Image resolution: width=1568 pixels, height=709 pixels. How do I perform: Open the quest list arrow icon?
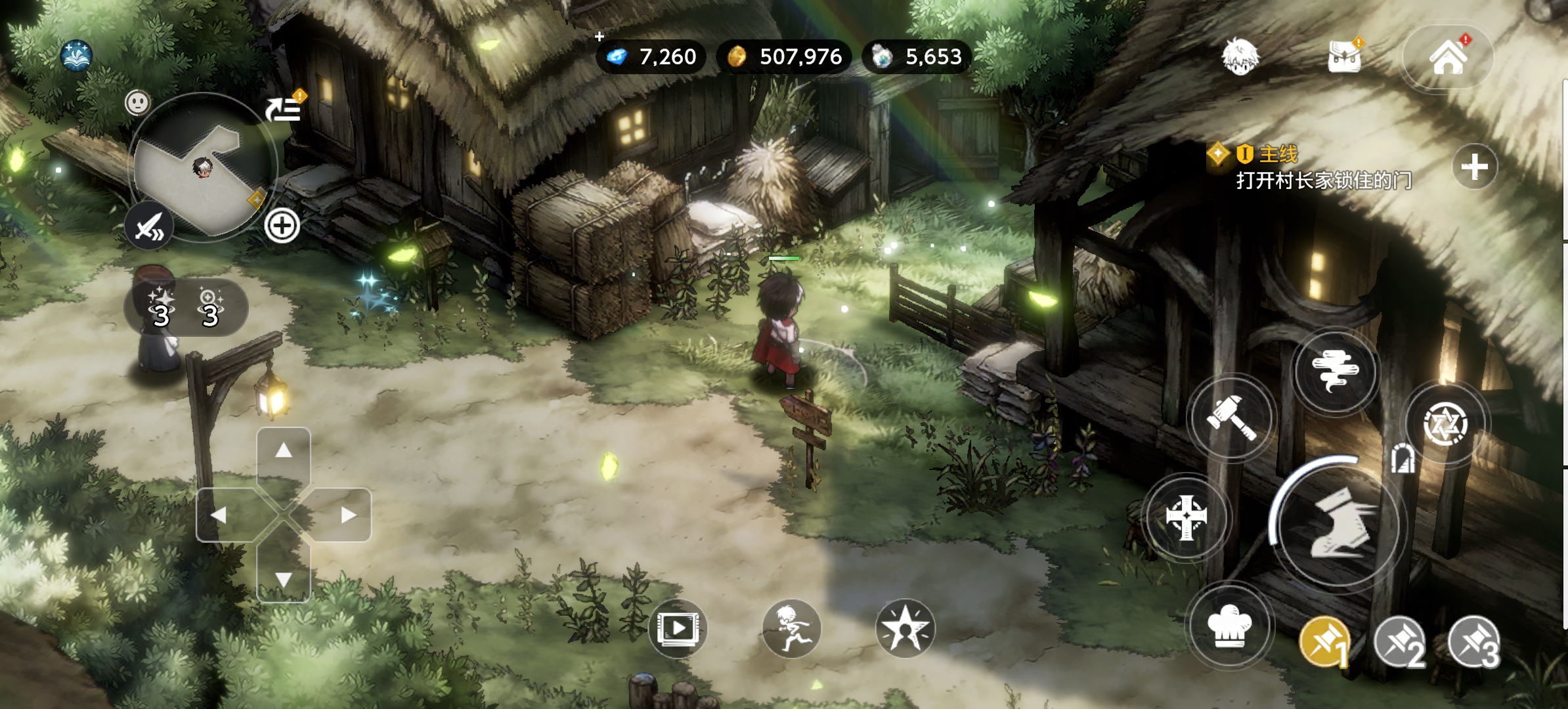click(284, 108)
